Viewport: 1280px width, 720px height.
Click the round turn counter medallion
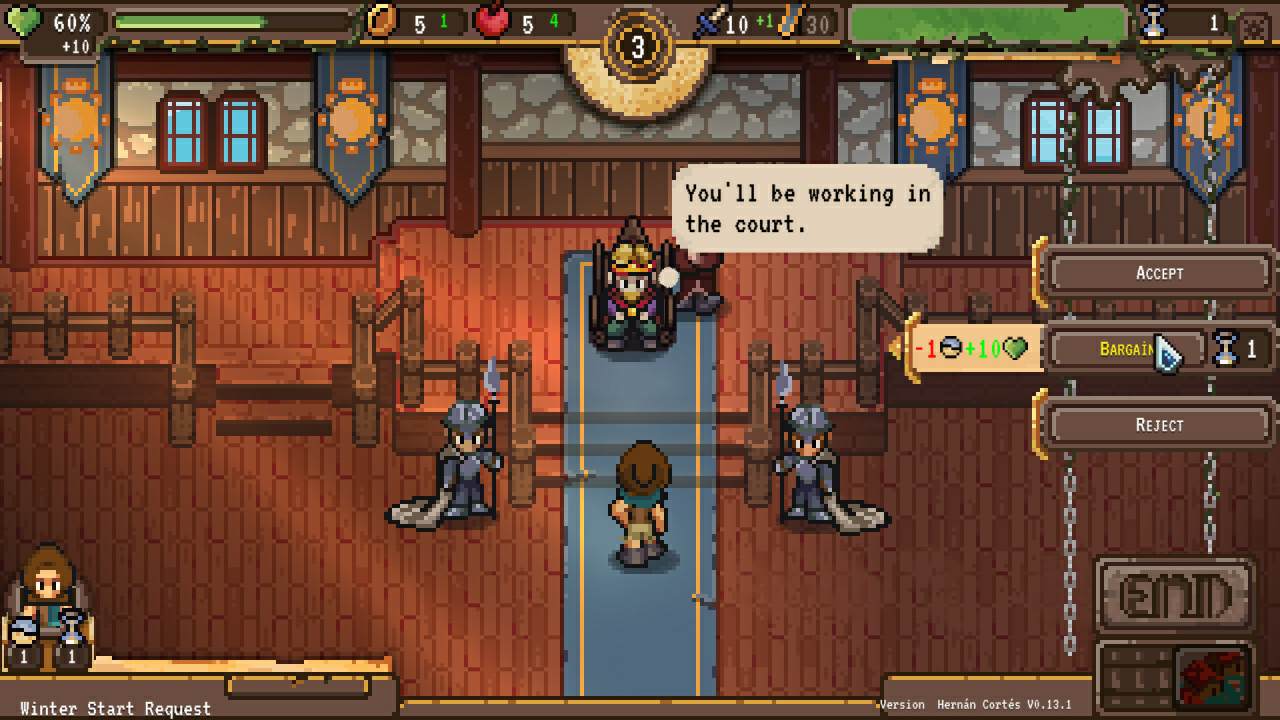coord(638,46)
